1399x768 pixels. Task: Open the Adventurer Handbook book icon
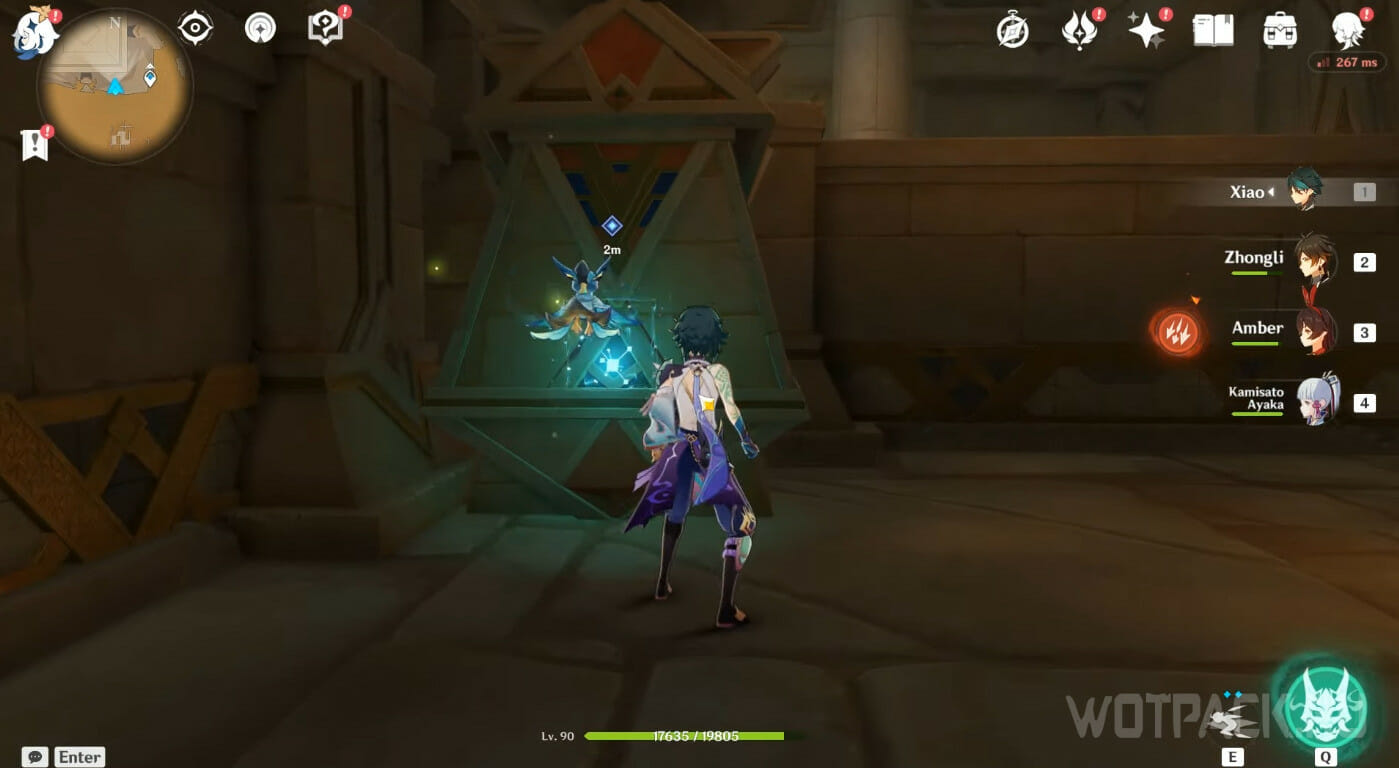(1212, 30)
